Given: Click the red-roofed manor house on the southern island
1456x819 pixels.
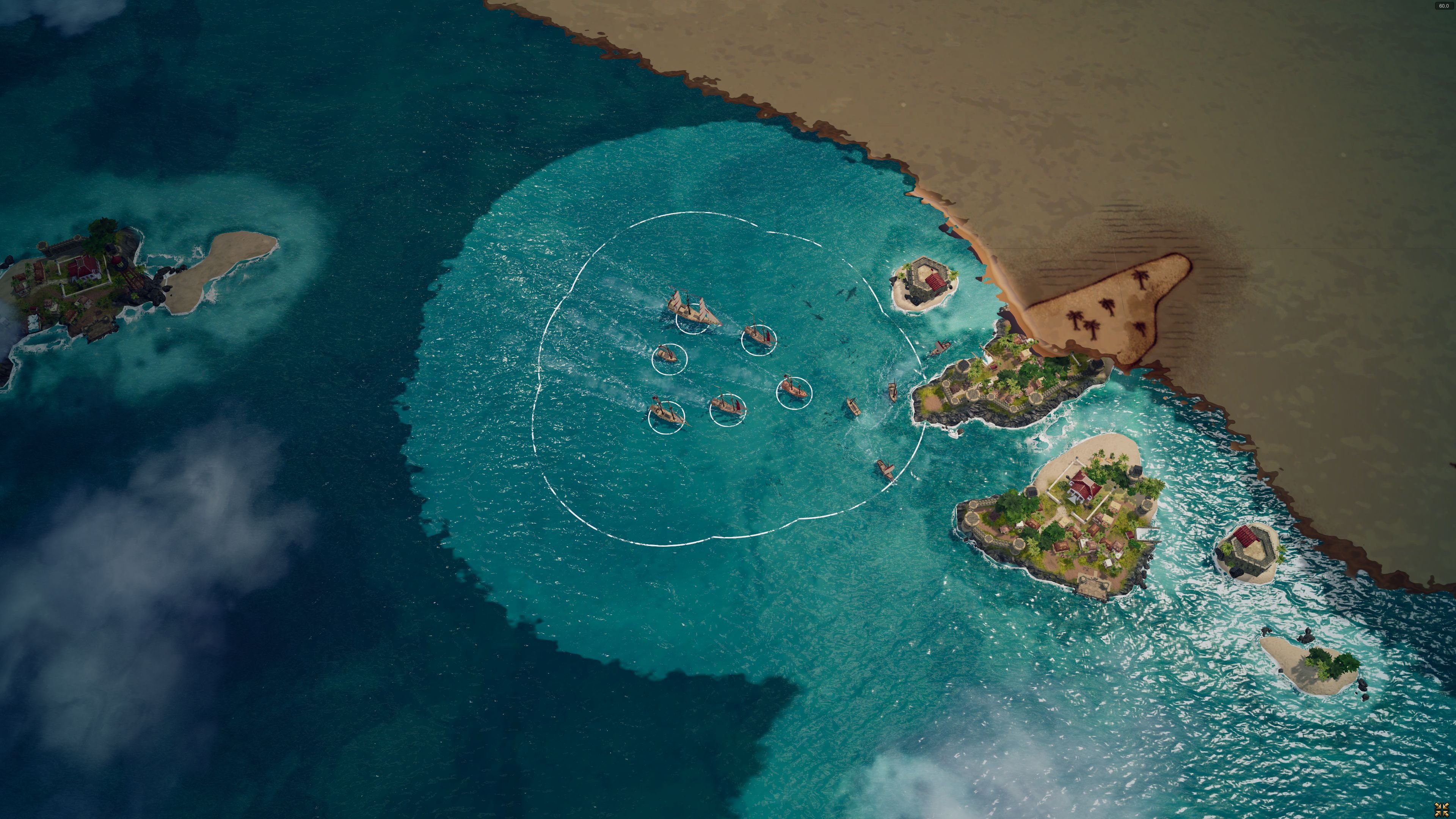Looking at the screenshot, I should [1084, 485].
